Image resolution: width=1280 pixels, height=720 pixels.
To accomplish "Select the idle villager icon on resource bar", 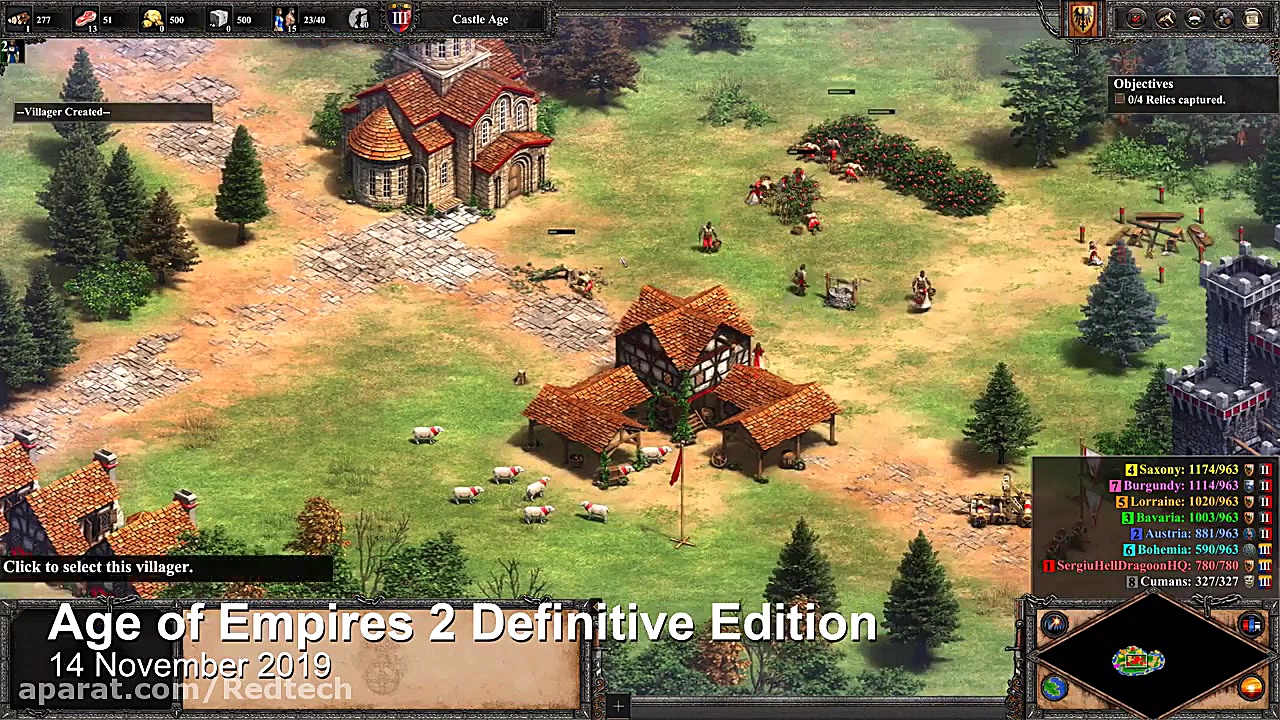I will pos(358,18).
